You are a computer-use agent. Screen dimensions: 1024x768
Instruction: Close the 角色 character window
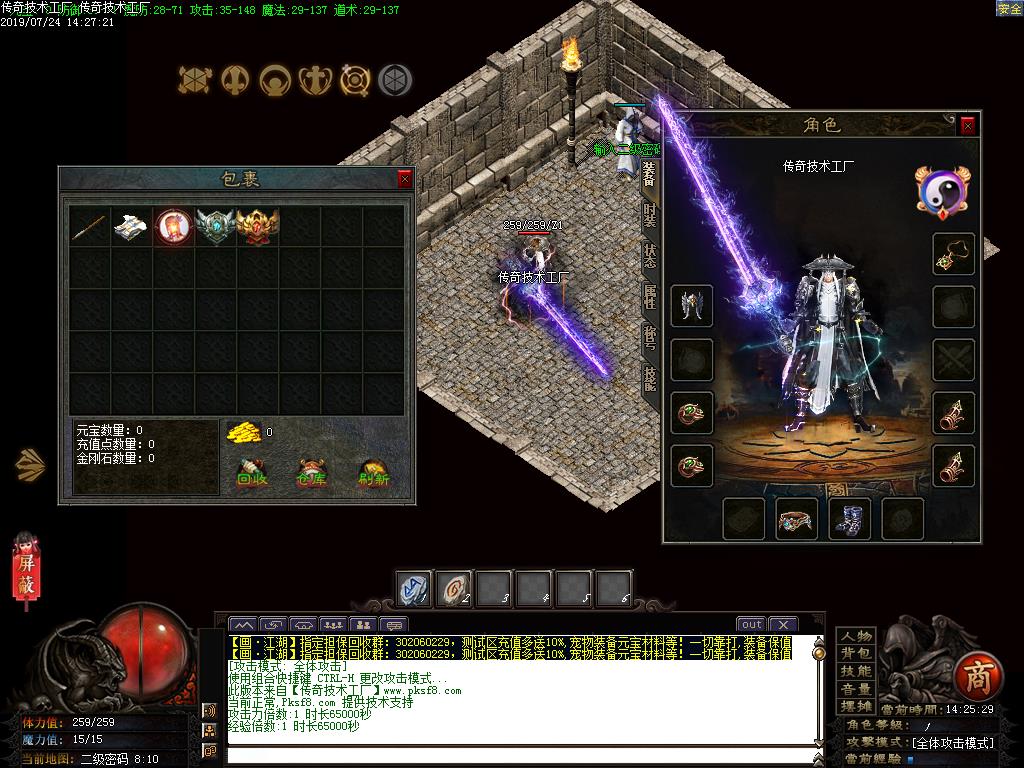pos(967,125)
